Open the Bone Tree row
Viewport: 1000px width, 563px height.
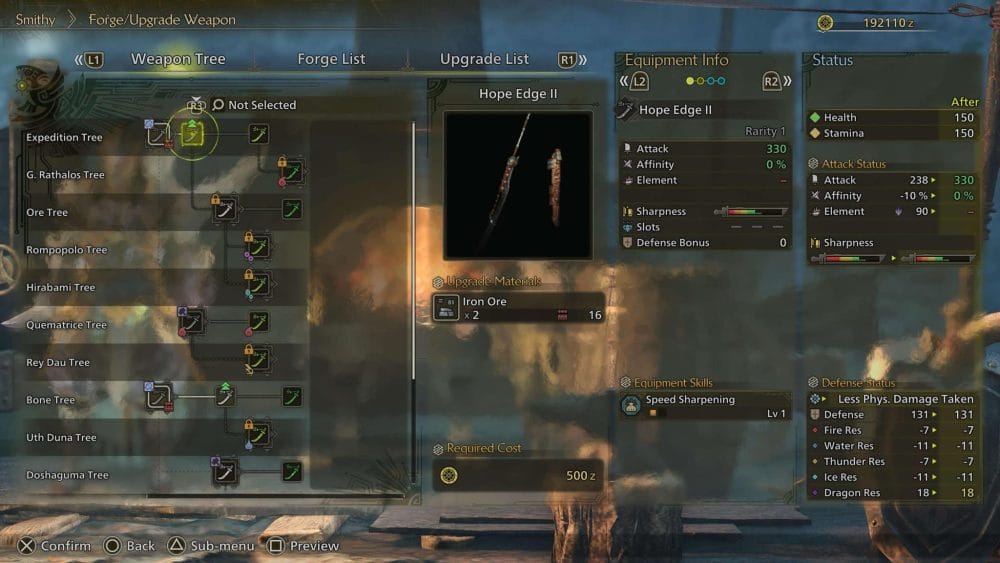point(51,400)
